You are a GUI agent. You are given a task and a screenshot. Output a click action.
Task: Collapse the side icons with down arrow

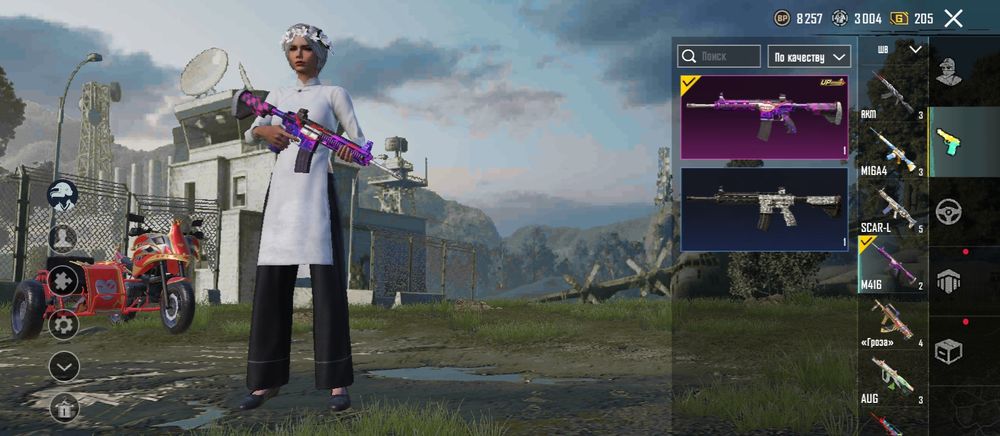64,367
